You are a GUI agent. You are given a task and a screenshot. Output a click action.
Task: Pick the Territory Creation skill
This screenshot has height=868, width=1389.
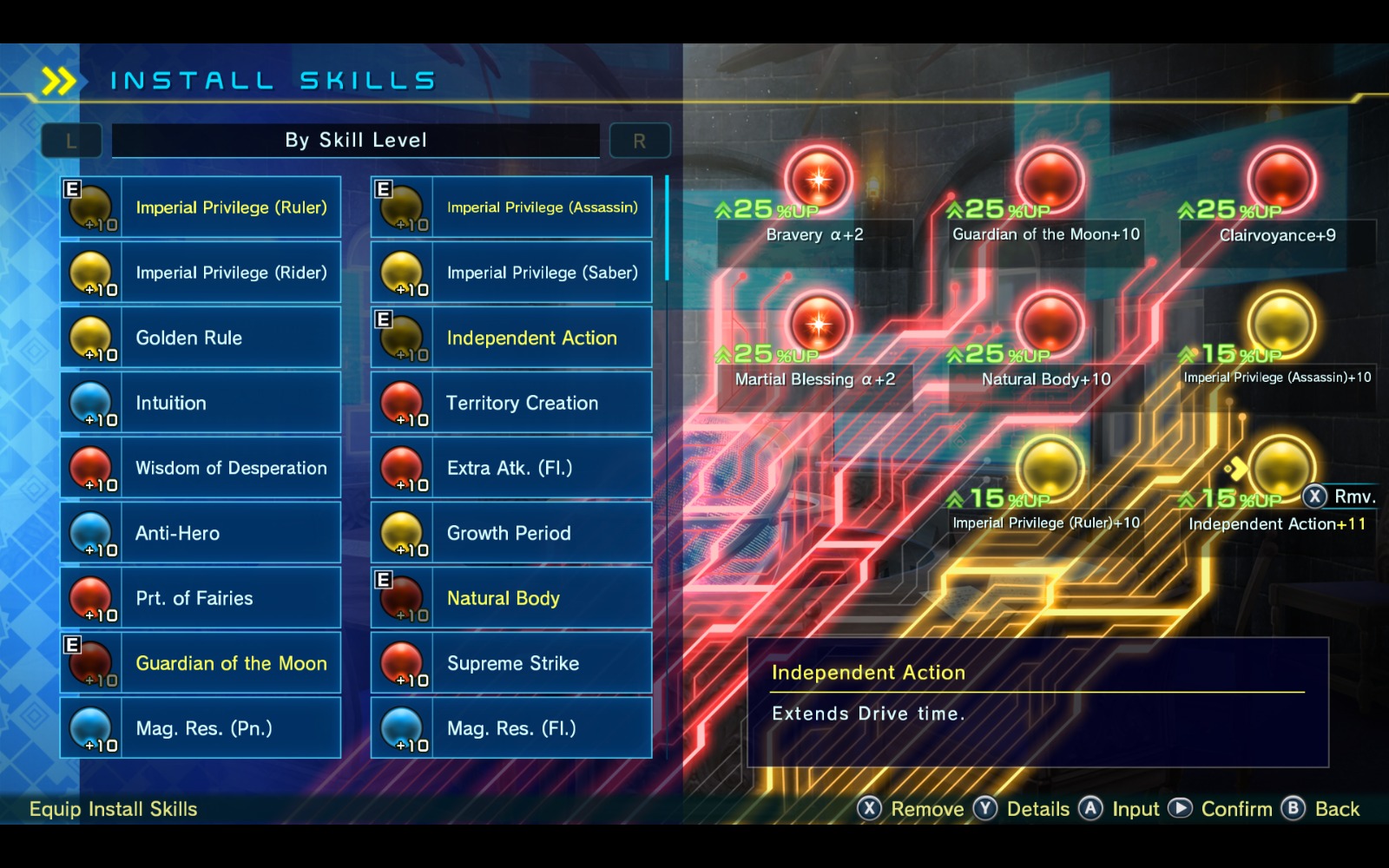(x=511, y=403)
